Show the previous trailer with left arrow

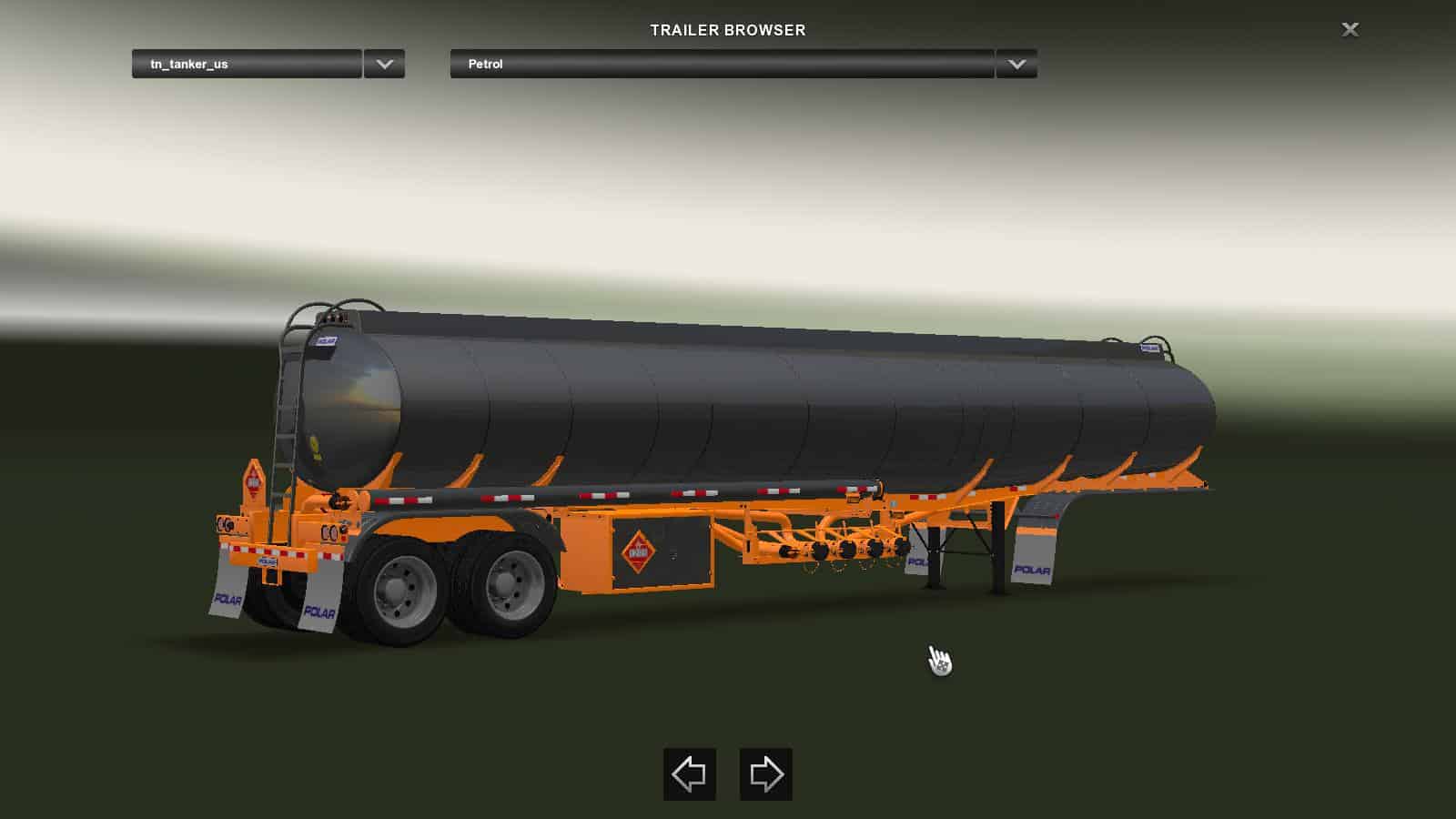[689, 774]
